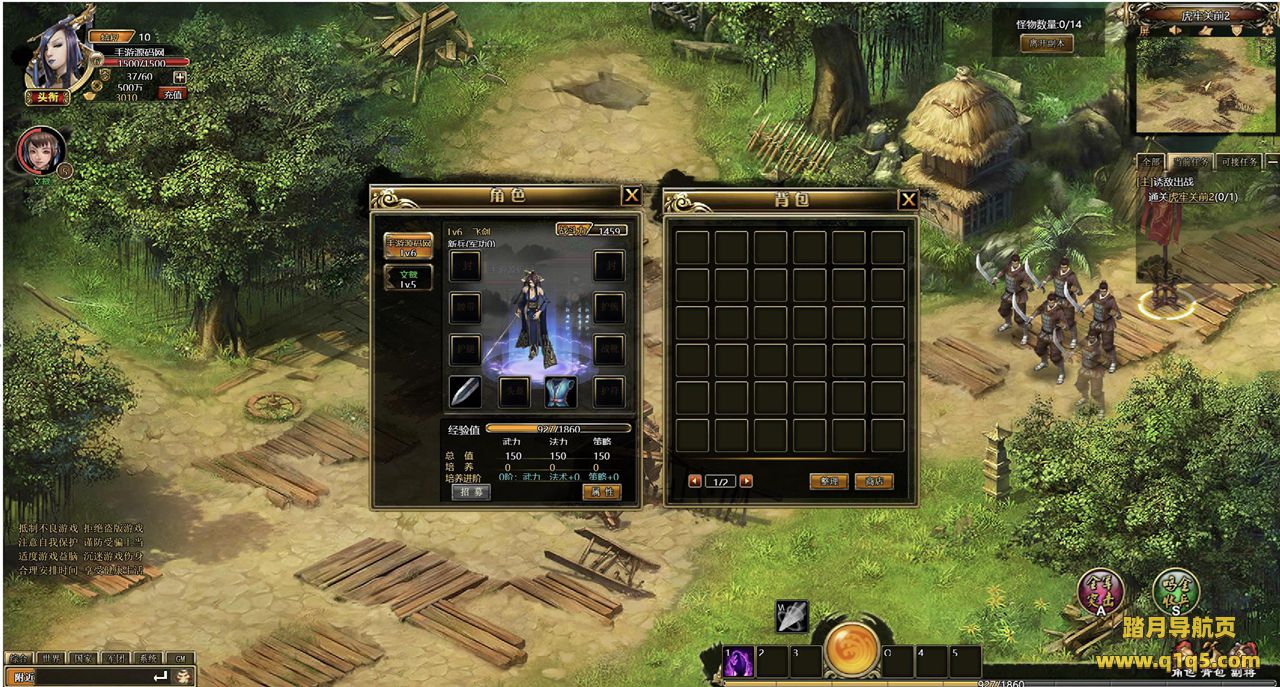
Task: Activate the purple skill in hotbar slot 1
Action: click(x=739, y=662)
